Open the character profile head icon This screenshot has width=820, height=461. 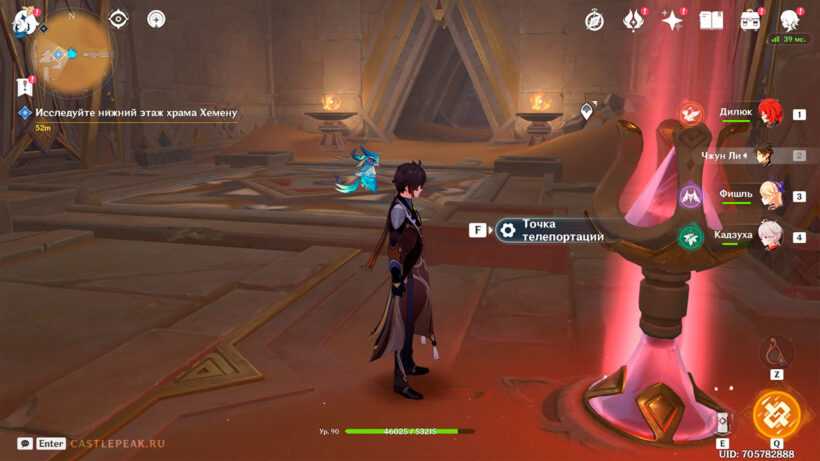(789, 20)
